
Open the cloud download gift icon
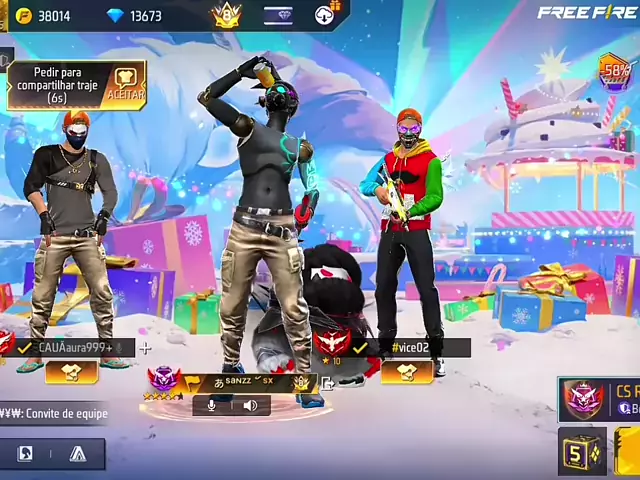tap(325, 15)
